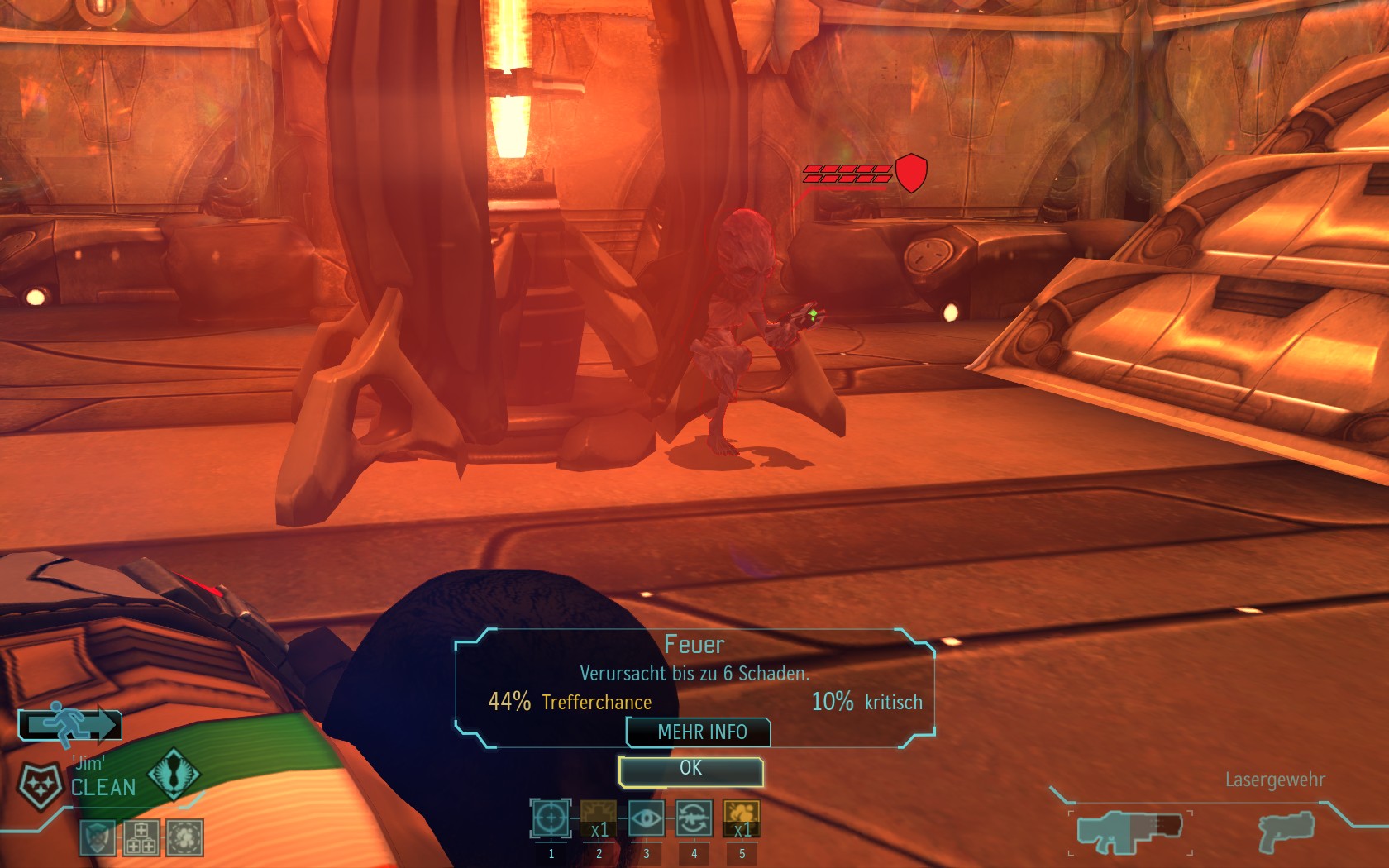
Task: Confirm the shot with the OK button
Action: (x=690, y=770)
